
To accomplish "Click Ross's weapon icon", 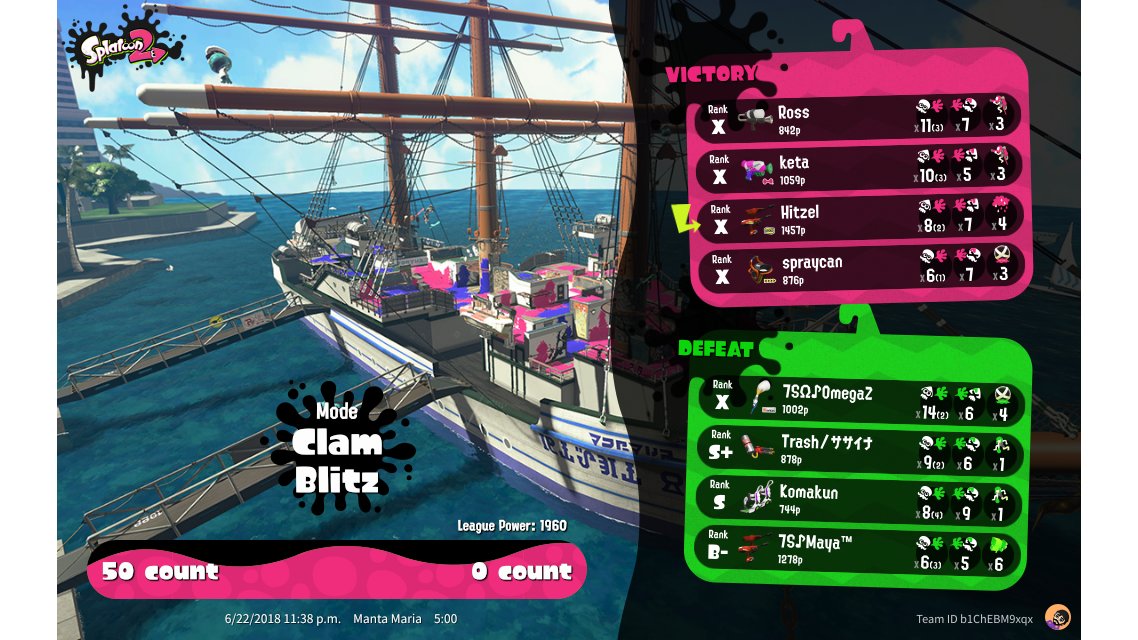I will point(757,117).
